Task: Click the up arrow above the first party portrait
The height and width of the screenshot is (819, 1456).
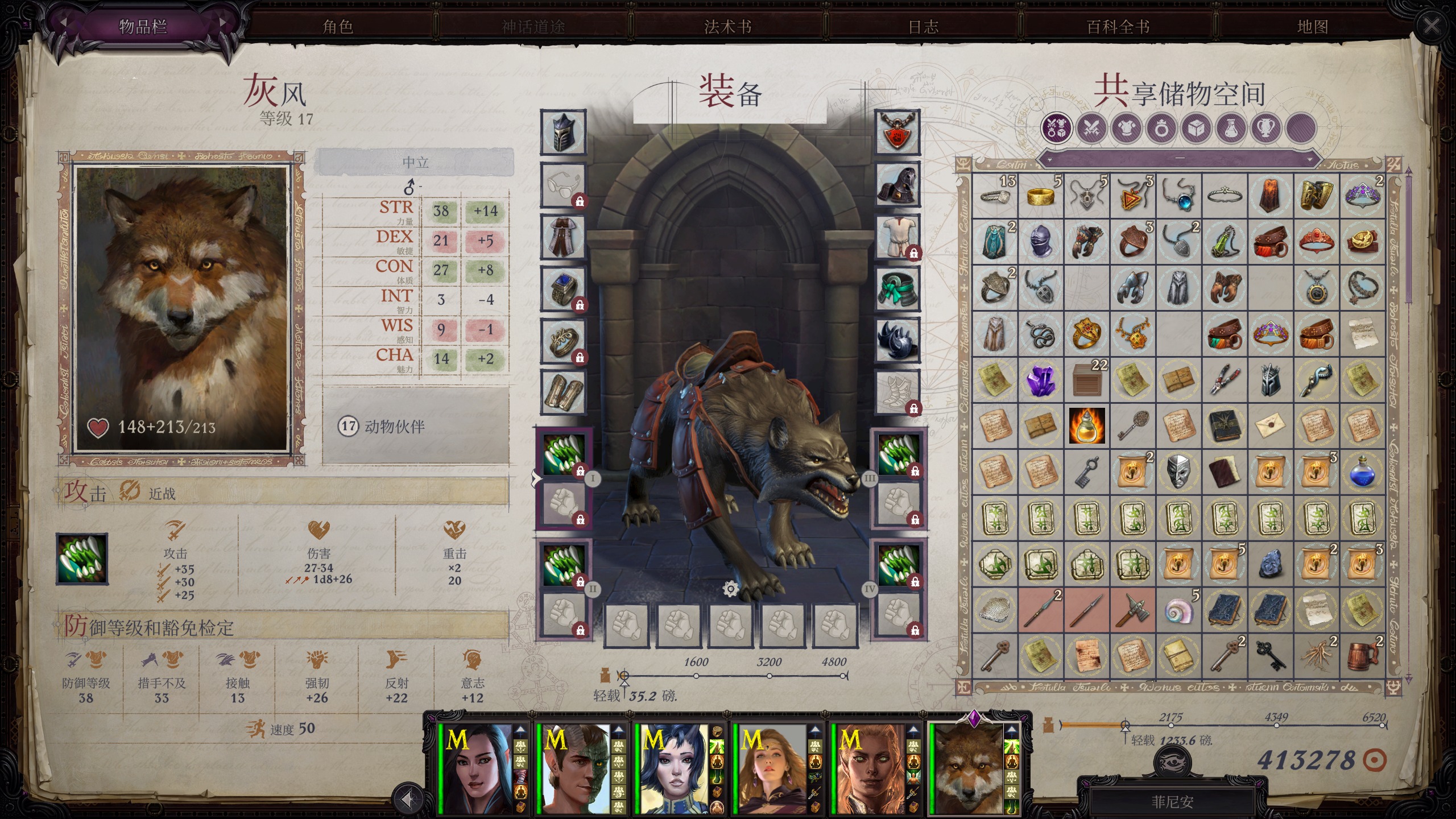Action: pos(519,731)
